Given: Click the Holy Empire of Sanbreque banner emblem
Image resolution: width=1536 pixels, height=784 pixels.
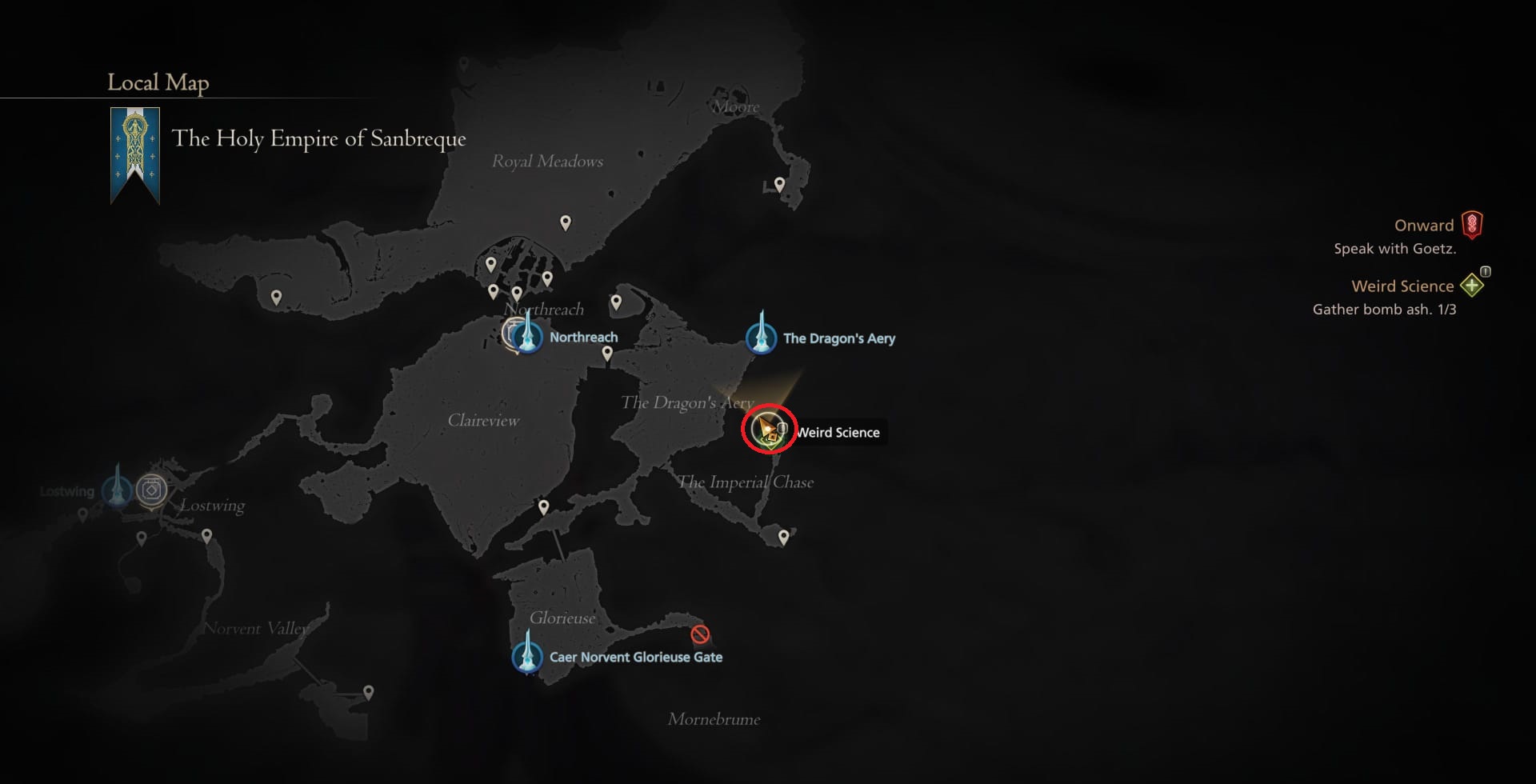Looking at the screenshot, I should pyautogui.click(x=136, y=148).
